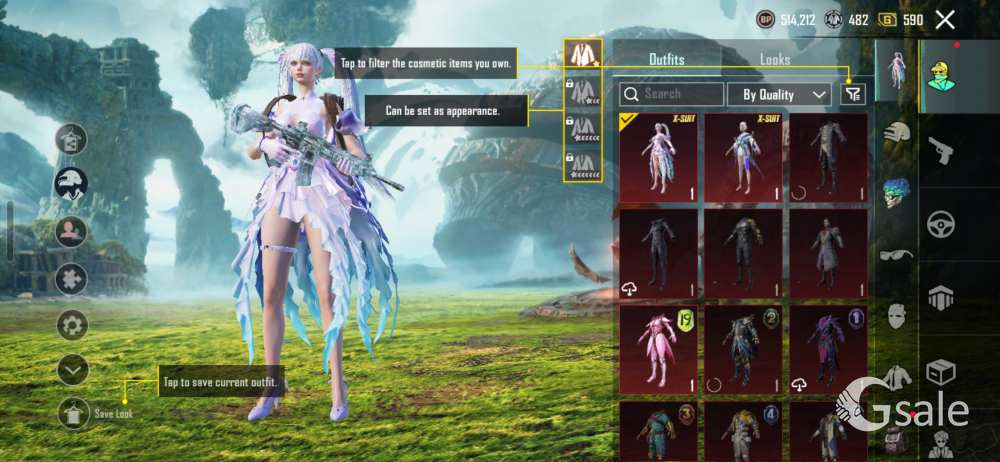Expand the downward chevron button

[x=72, y=370]
